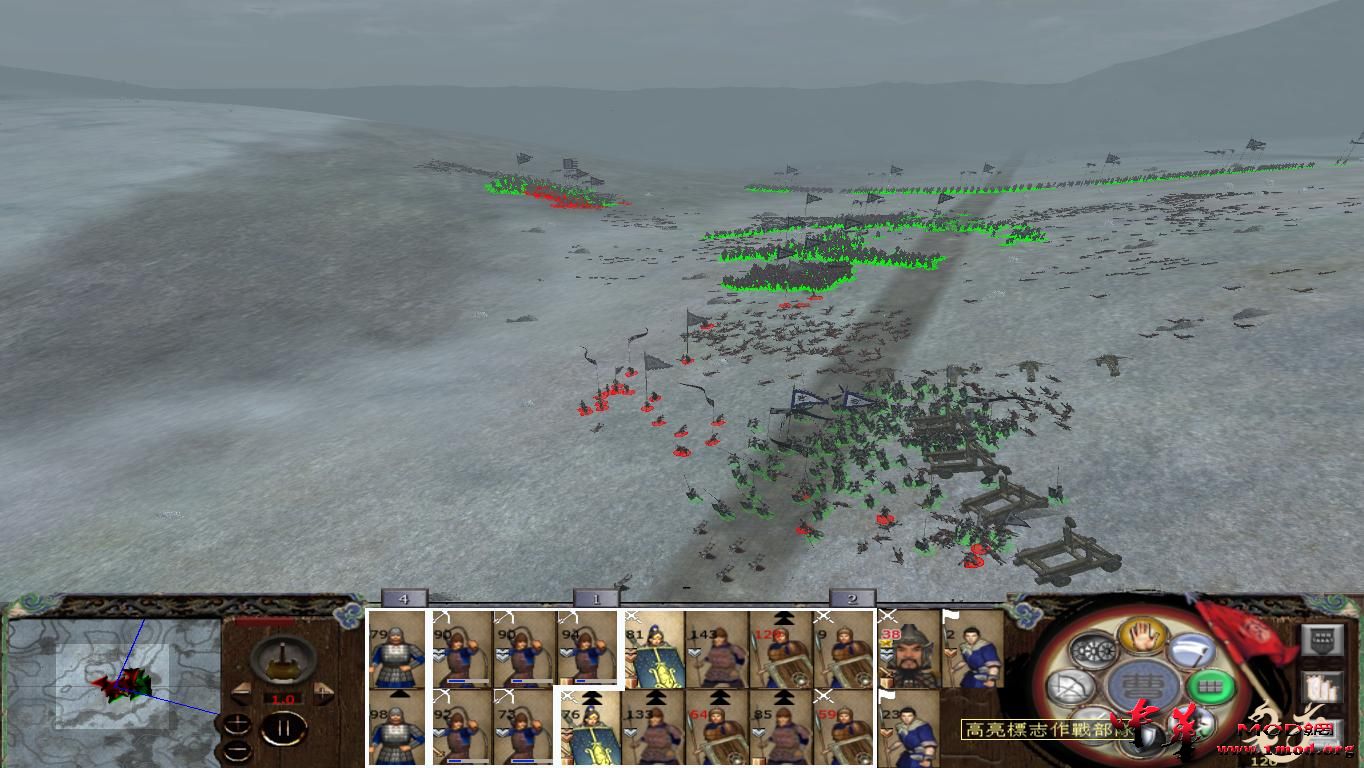Click the minimap zoom-out minus icon

pyautogui.click(x=236, y=750)
